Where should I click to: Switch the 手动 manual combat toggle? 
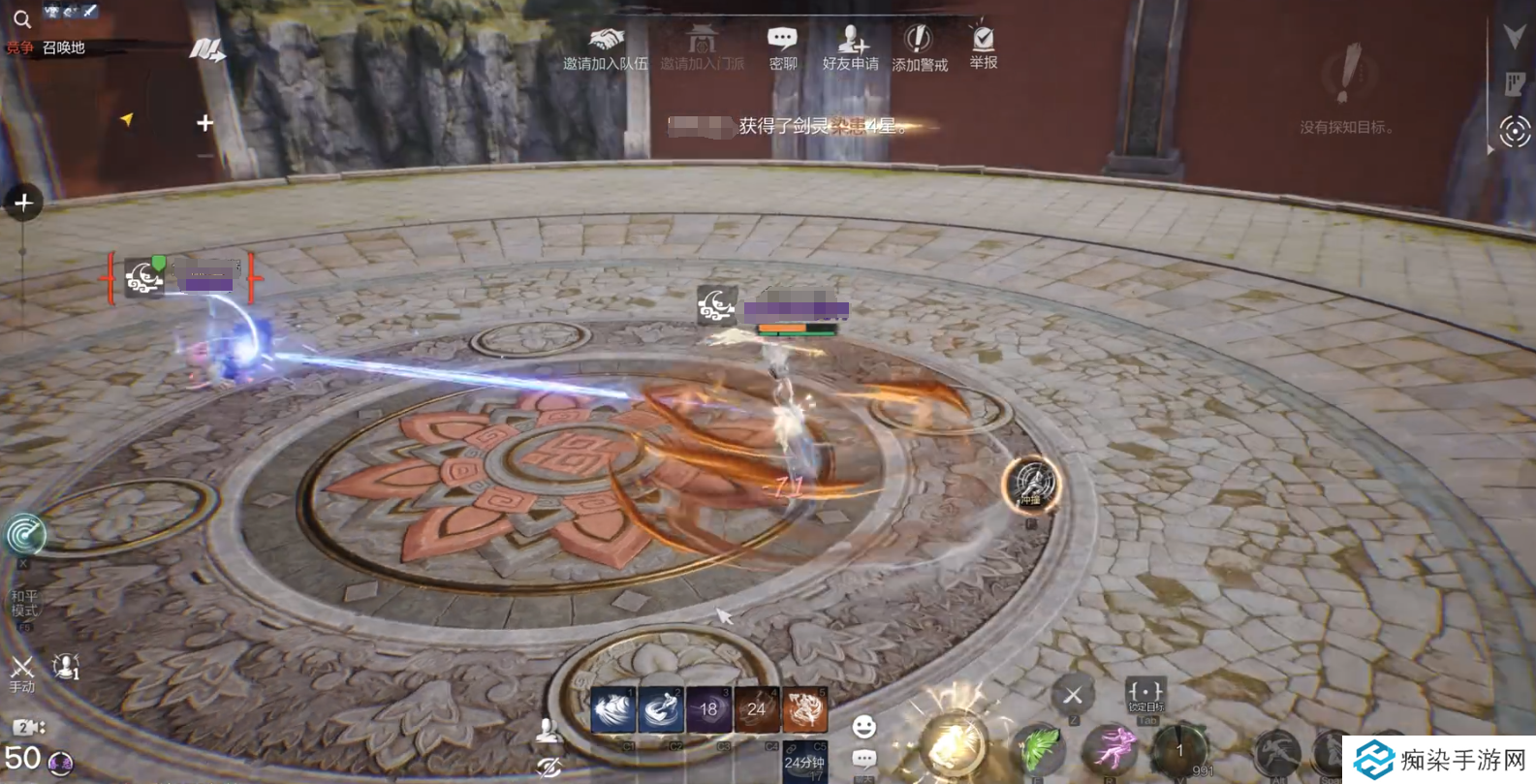[21, 672]
